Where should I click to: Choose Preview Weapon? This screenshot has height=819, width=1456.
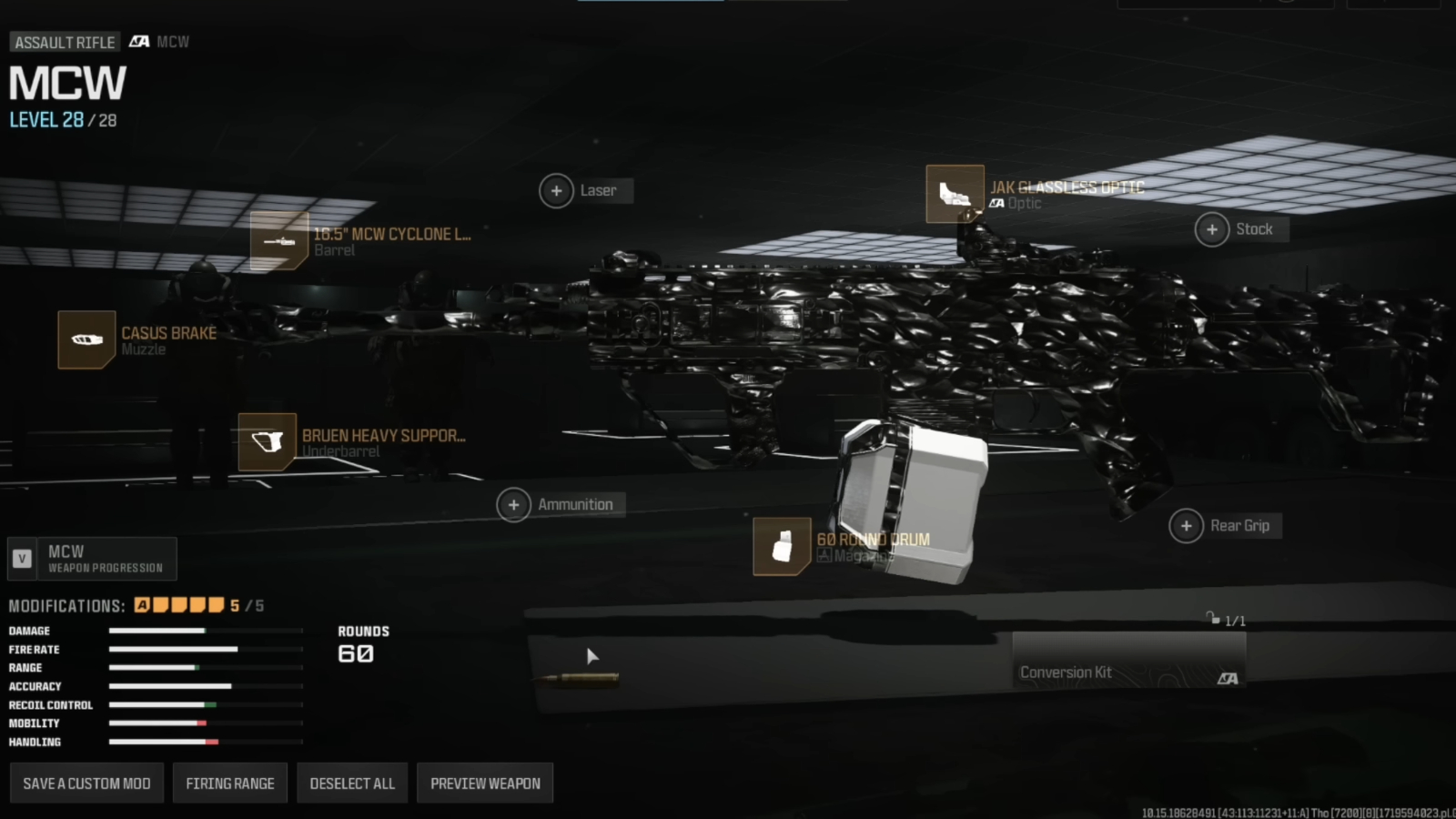point(485,784)
